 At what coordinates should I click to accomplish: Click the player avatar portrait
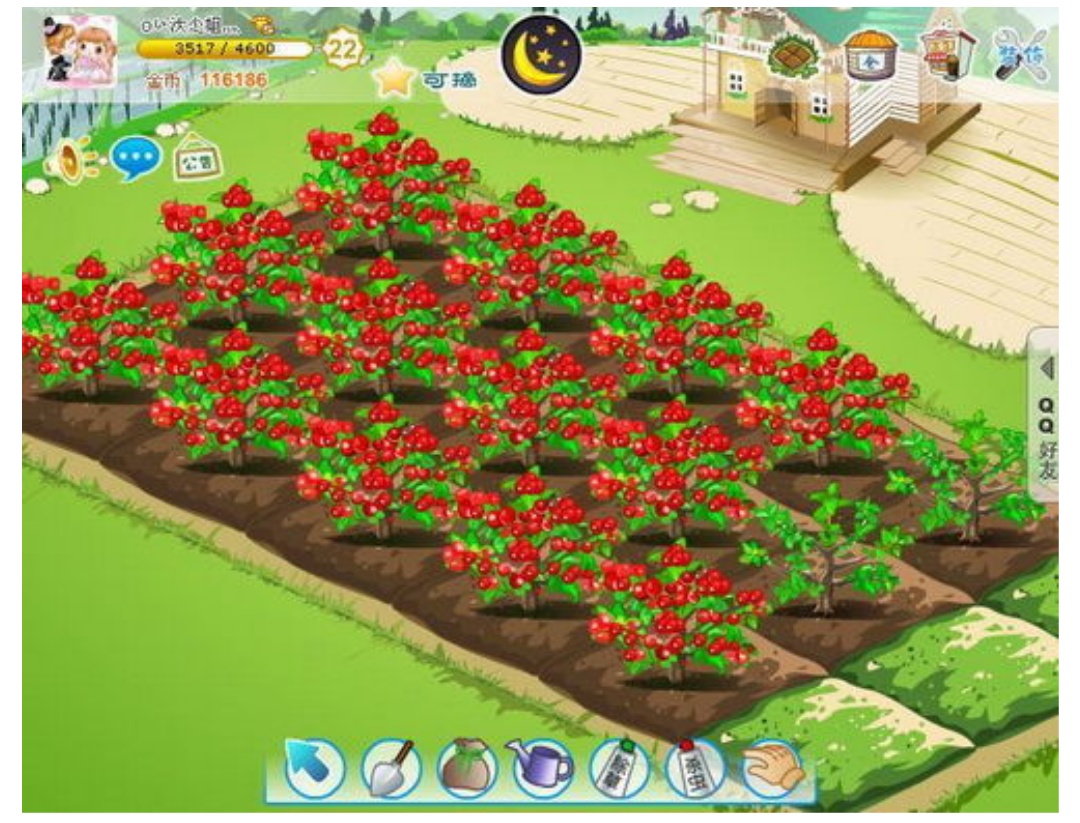79,51
